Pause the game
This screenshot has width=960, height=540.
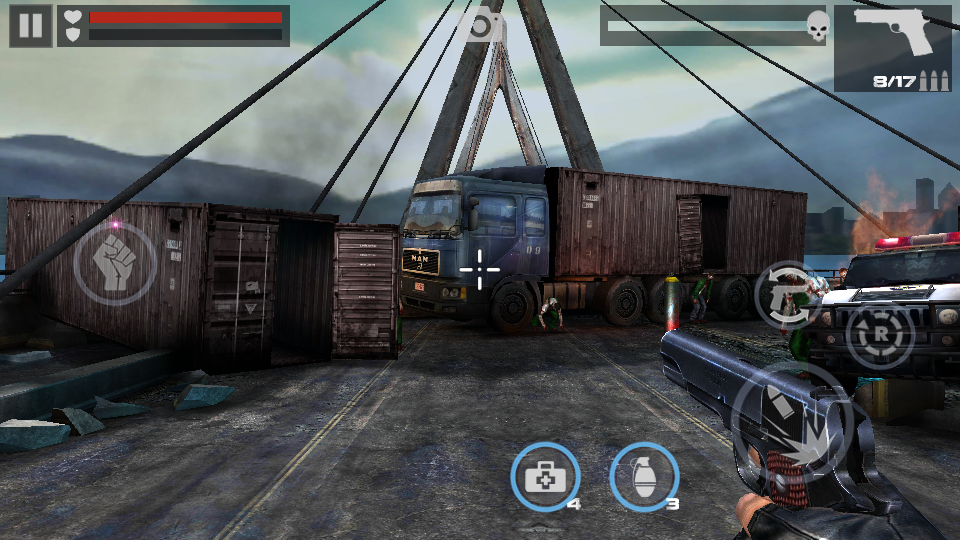30,25
